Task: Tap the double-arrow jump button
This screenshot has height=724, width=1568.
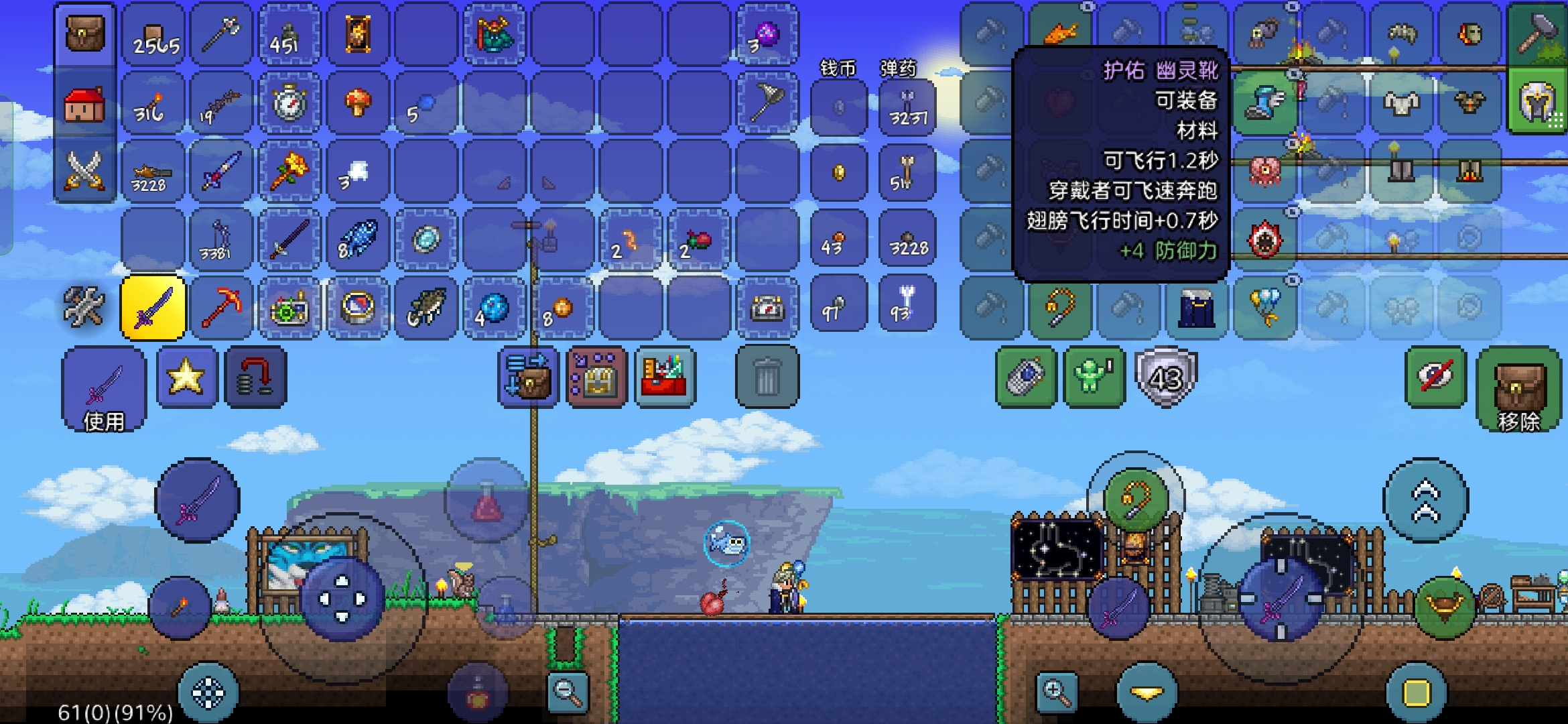Action: coord(1425,500)
